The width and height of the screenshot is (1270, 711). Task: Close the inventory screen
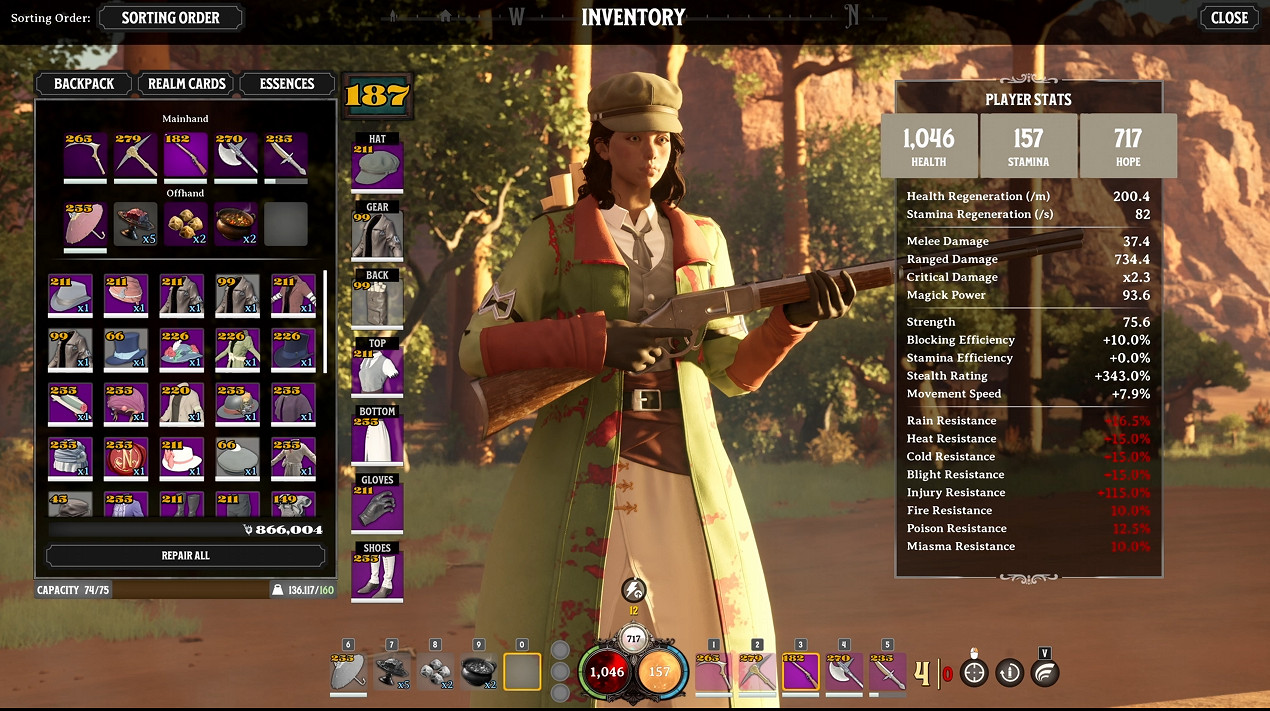[x=1229, y=17]
